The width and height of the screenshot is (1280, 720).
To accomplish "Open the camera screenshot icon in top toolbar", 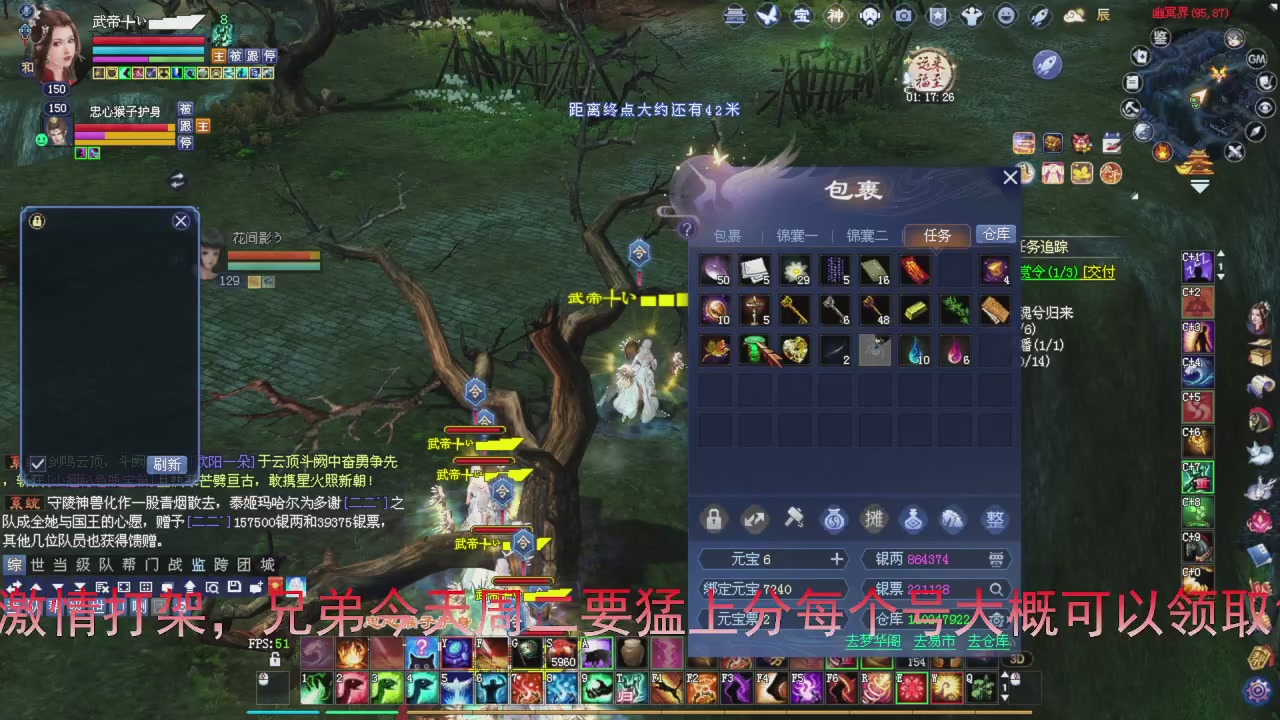I will coord(903,16).
